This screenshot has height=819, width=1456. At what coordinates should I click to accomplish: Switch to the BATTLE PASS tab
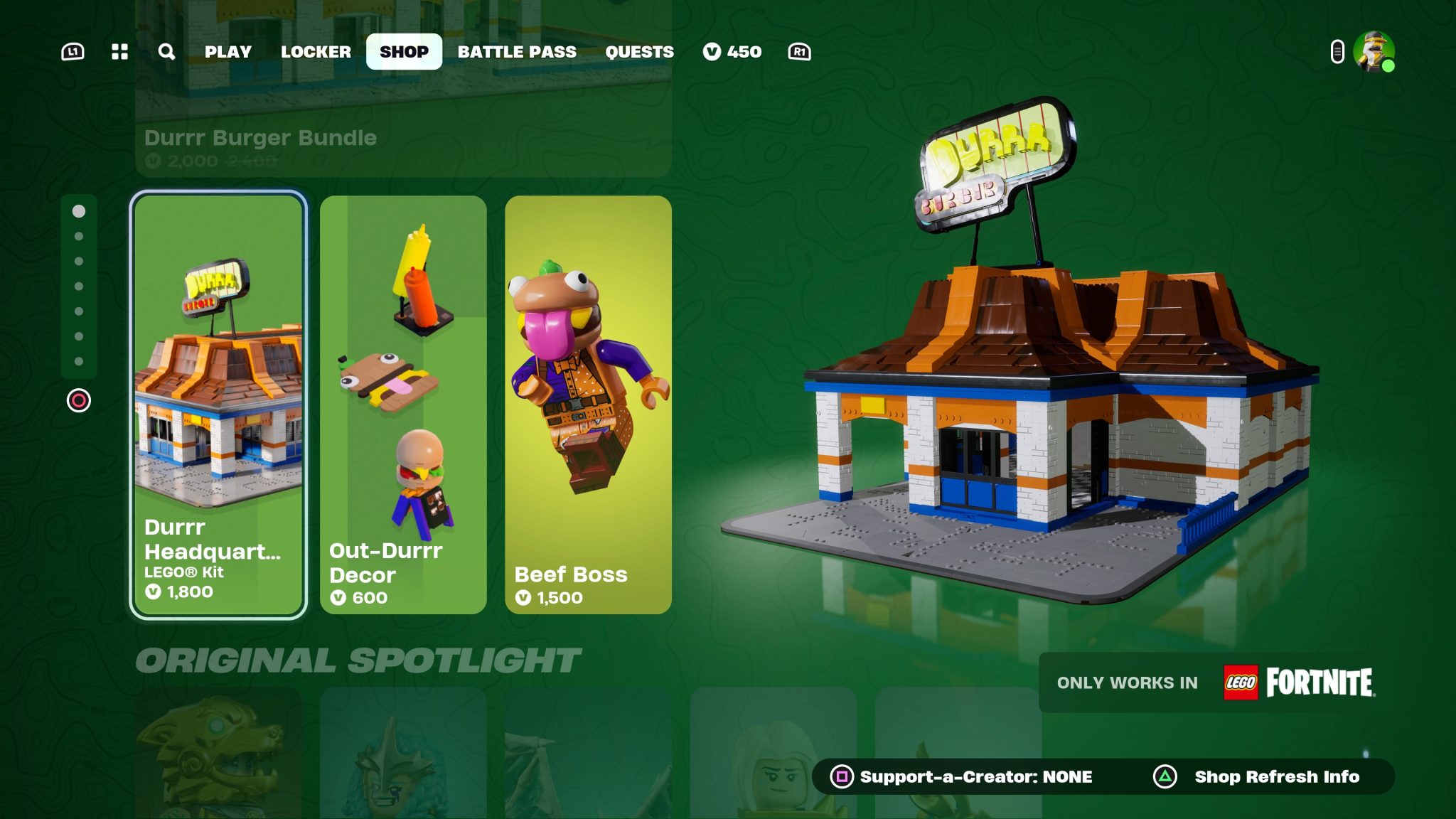coord(518,51)
